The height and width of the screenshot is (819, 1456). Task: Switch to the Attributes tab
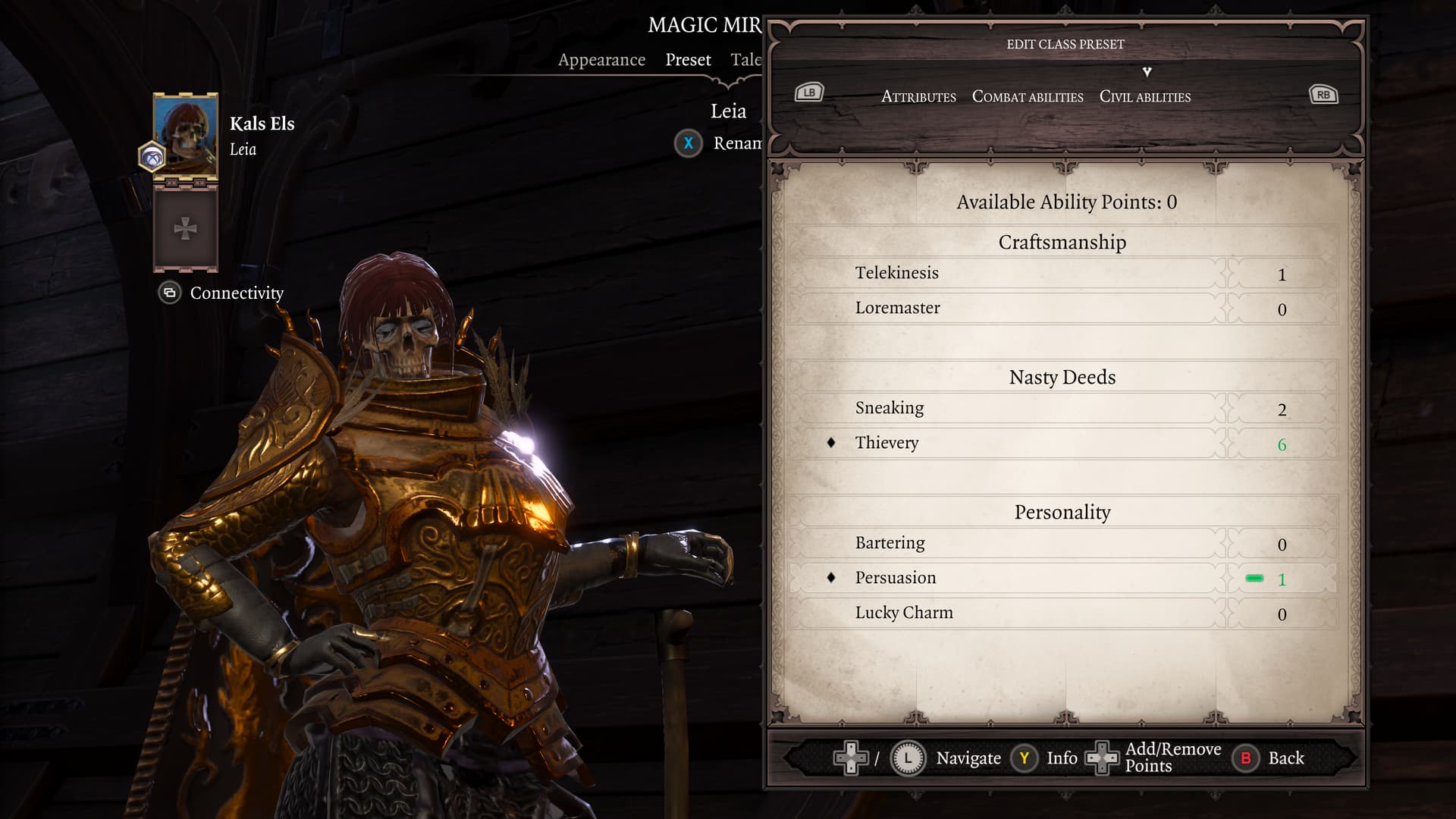[x=918, y=97]
